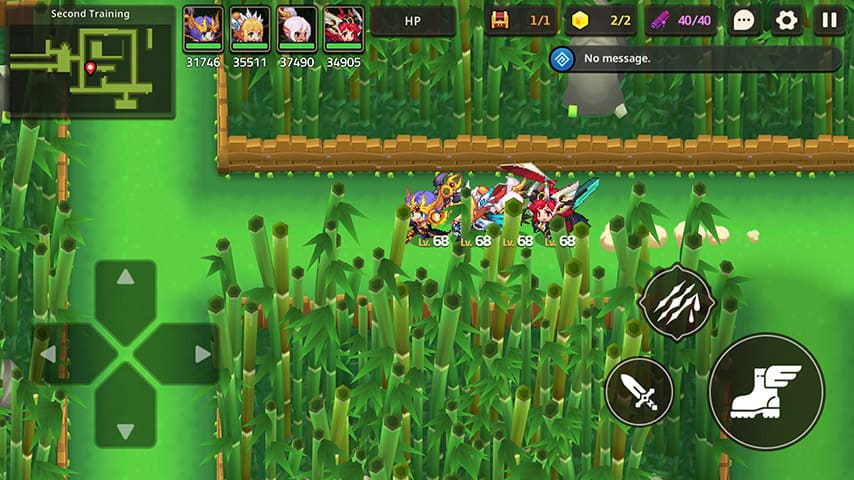The image size is (854, 480).
Task: Activate the claw slash skill
Action: pos(677,302)
